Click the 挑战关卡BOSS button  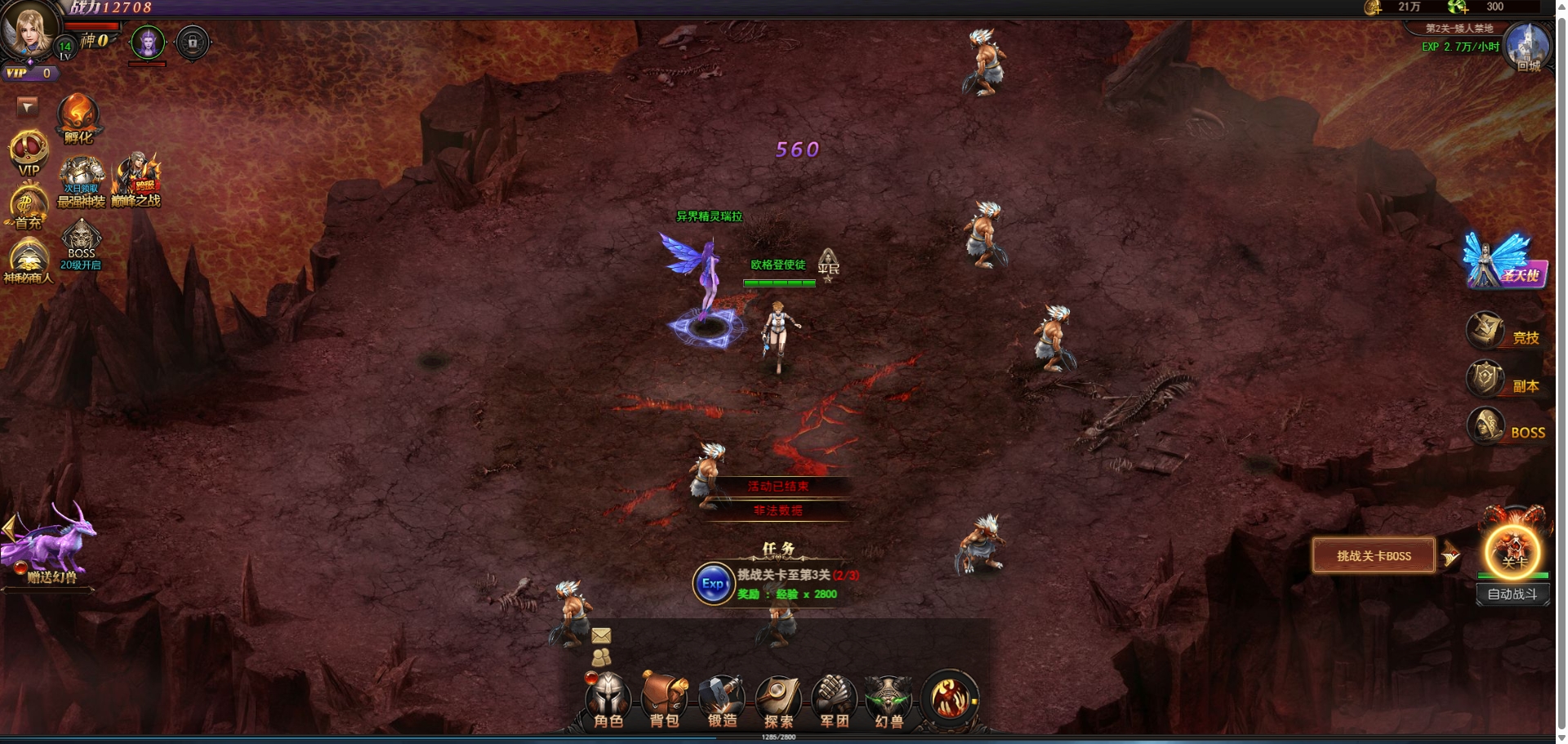tap(1374, 556)
